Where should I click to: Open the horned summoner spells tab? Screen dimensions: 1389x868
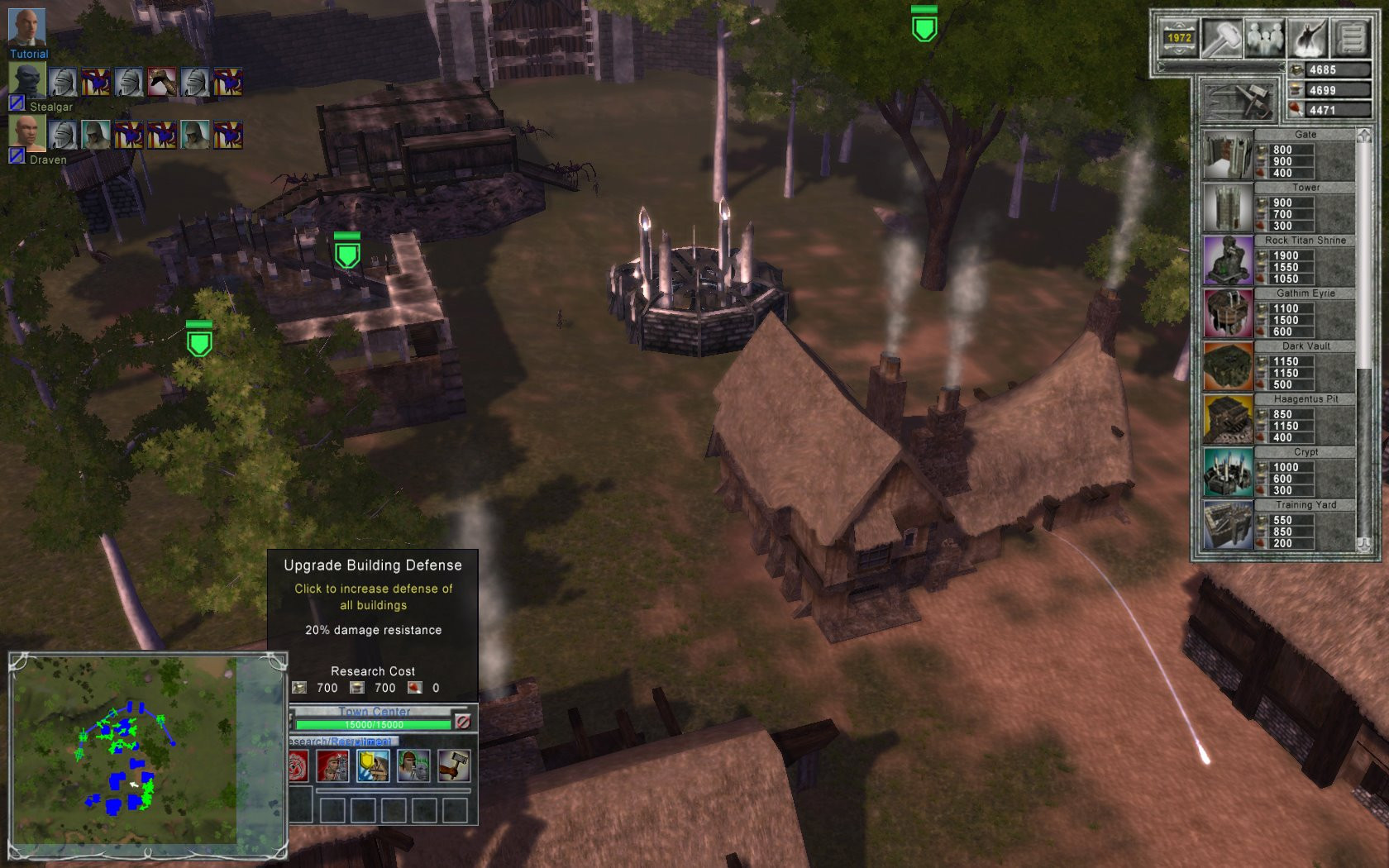(1308, 37)
